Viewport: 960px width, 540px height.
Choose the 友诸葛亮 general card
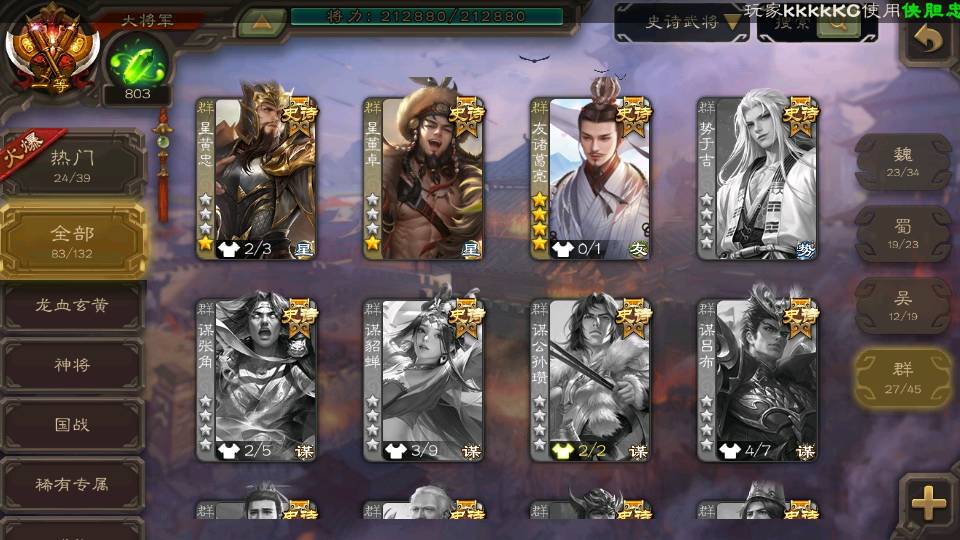point(590,178)
